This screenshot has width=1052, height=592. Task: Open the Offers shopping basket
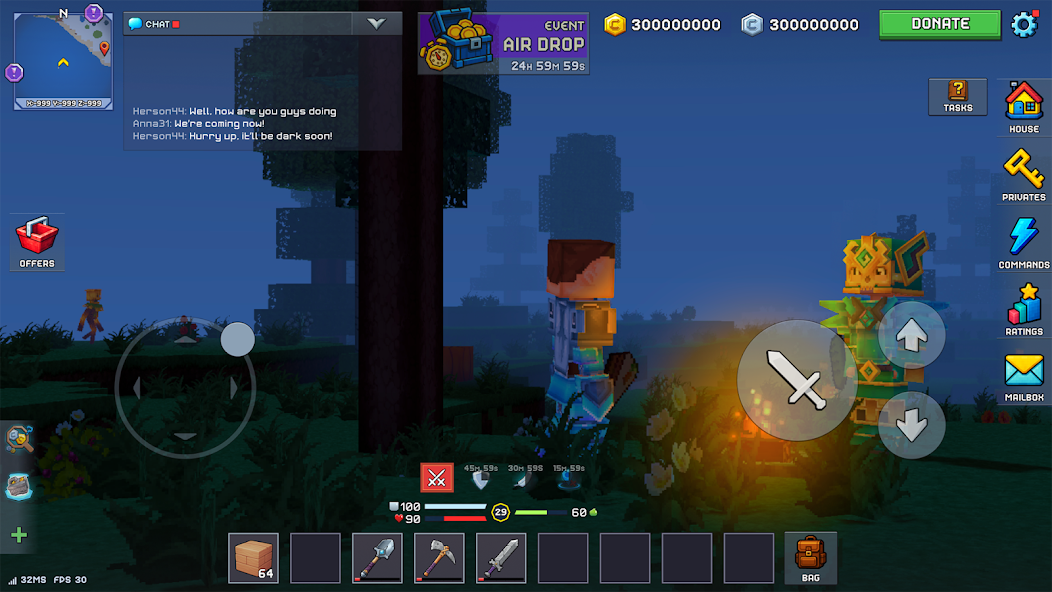(x=37, y=241)
